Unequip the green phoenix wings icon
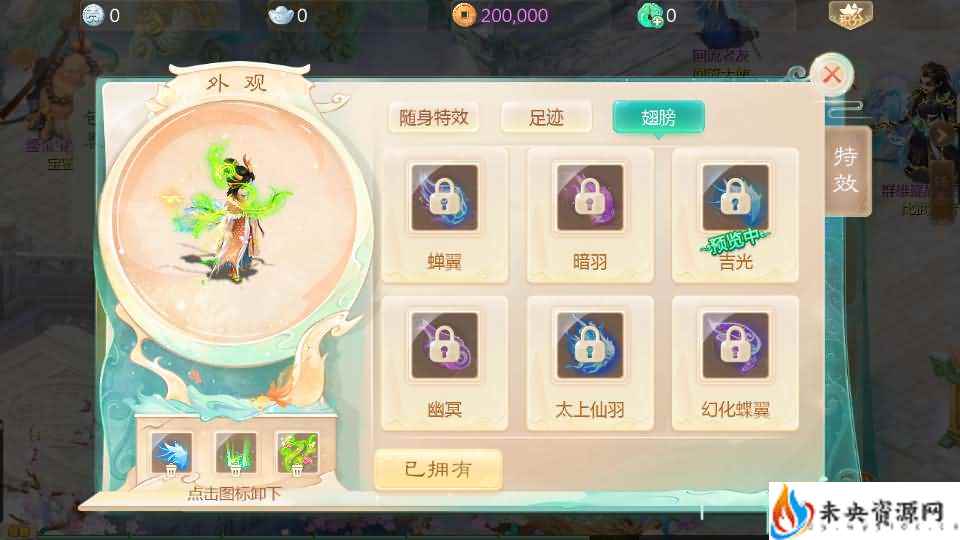Viewport: 960px width, 540px height. (297, 453)
